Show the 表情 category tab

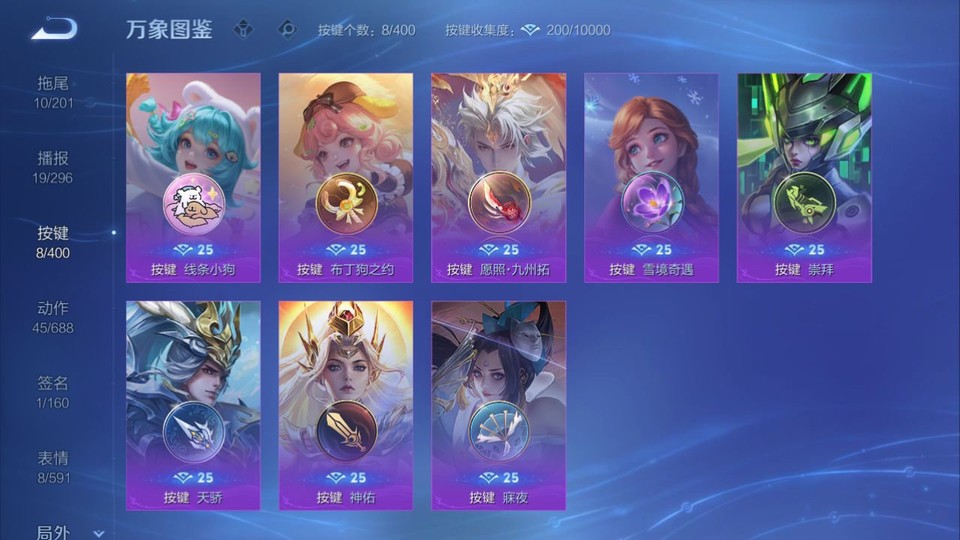[53, 466]
